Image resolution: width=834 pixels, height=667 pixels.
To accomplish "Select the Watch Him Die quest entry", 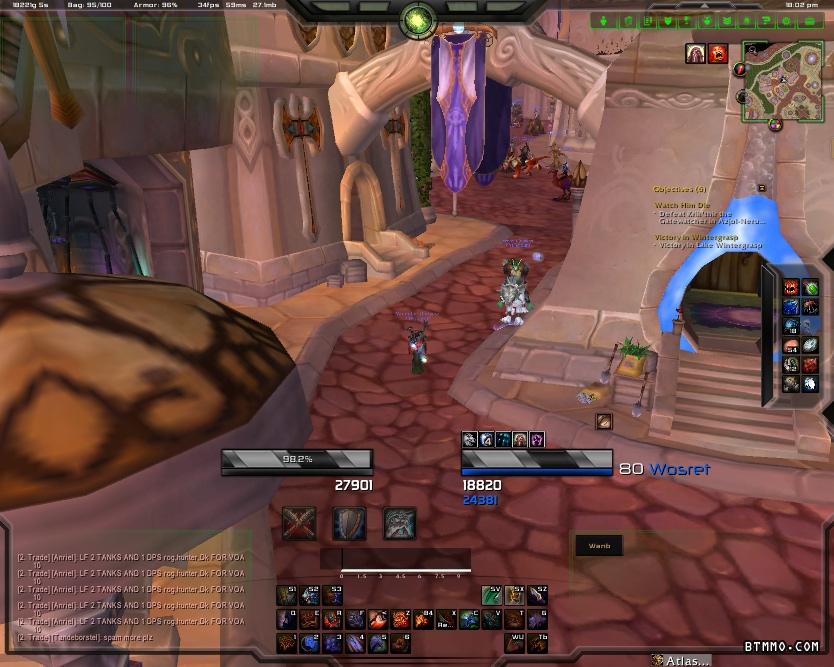I will coord(683,205).
